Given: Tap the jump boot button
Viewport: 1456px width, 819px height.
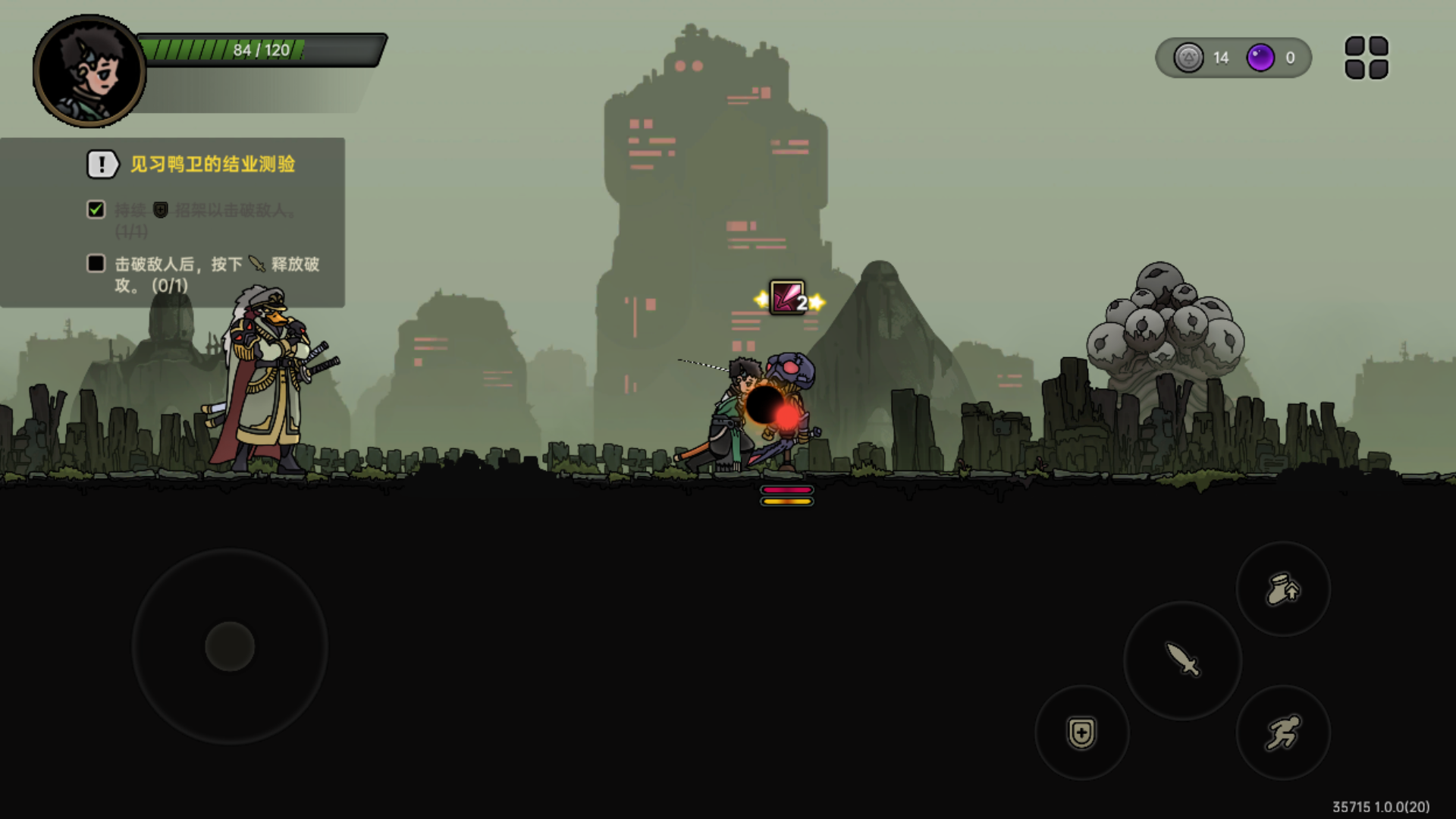Looking at the screenshot, I should point(1283,589).
